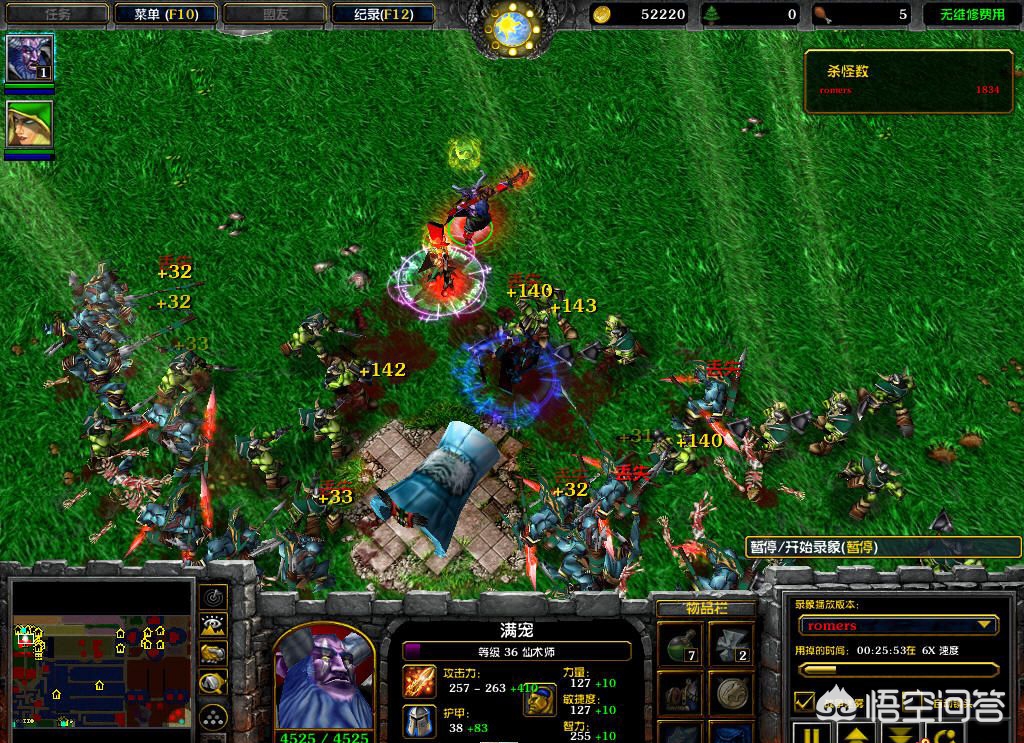Click the large hero portrait of 满宠
Image resolution: width=1024 pixels, height=743 pixels.
tap(323, 680)
